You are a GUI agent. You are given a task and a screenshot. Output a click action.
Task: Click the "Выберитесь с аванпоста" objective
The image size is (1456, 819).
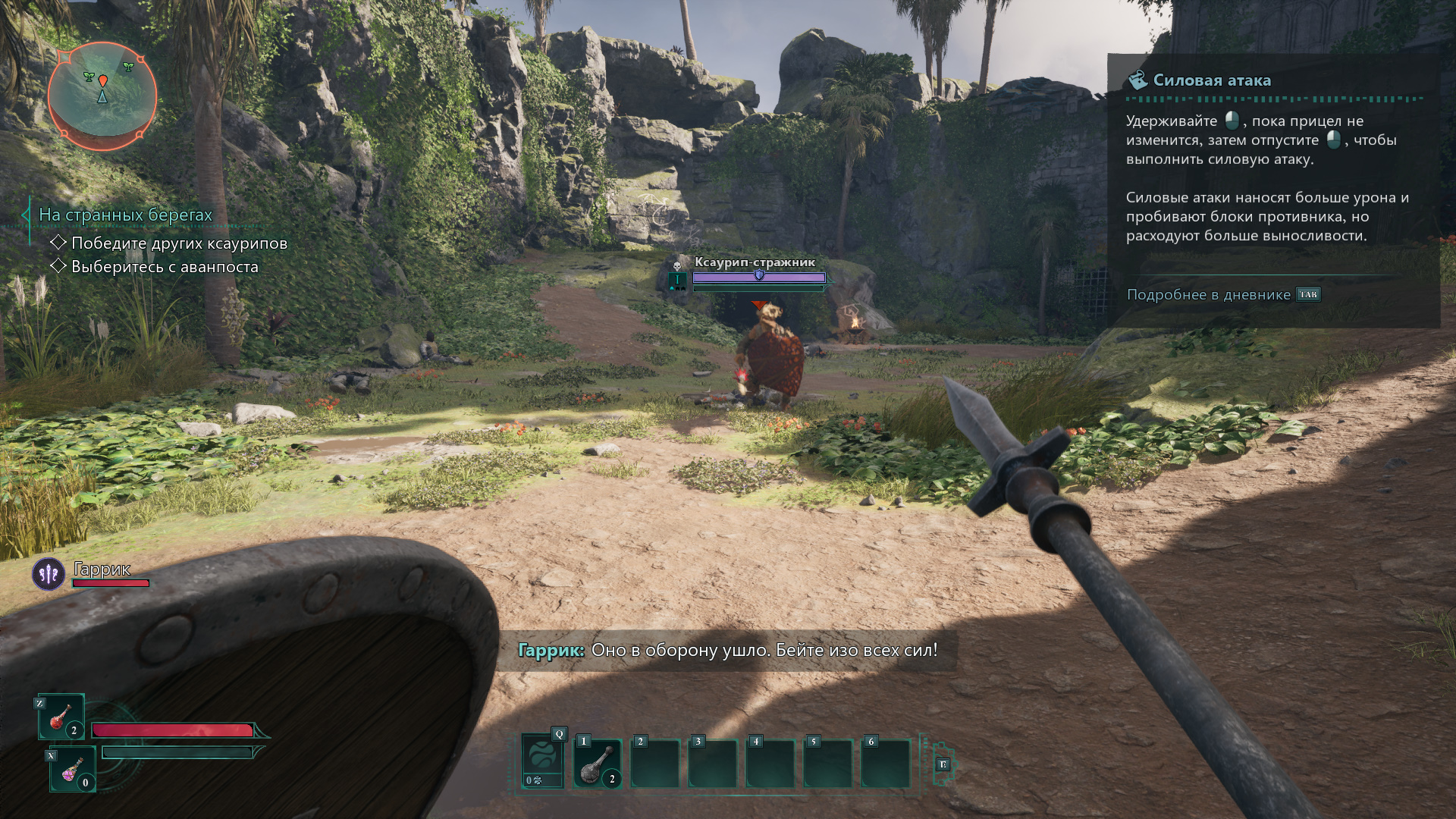165,267
